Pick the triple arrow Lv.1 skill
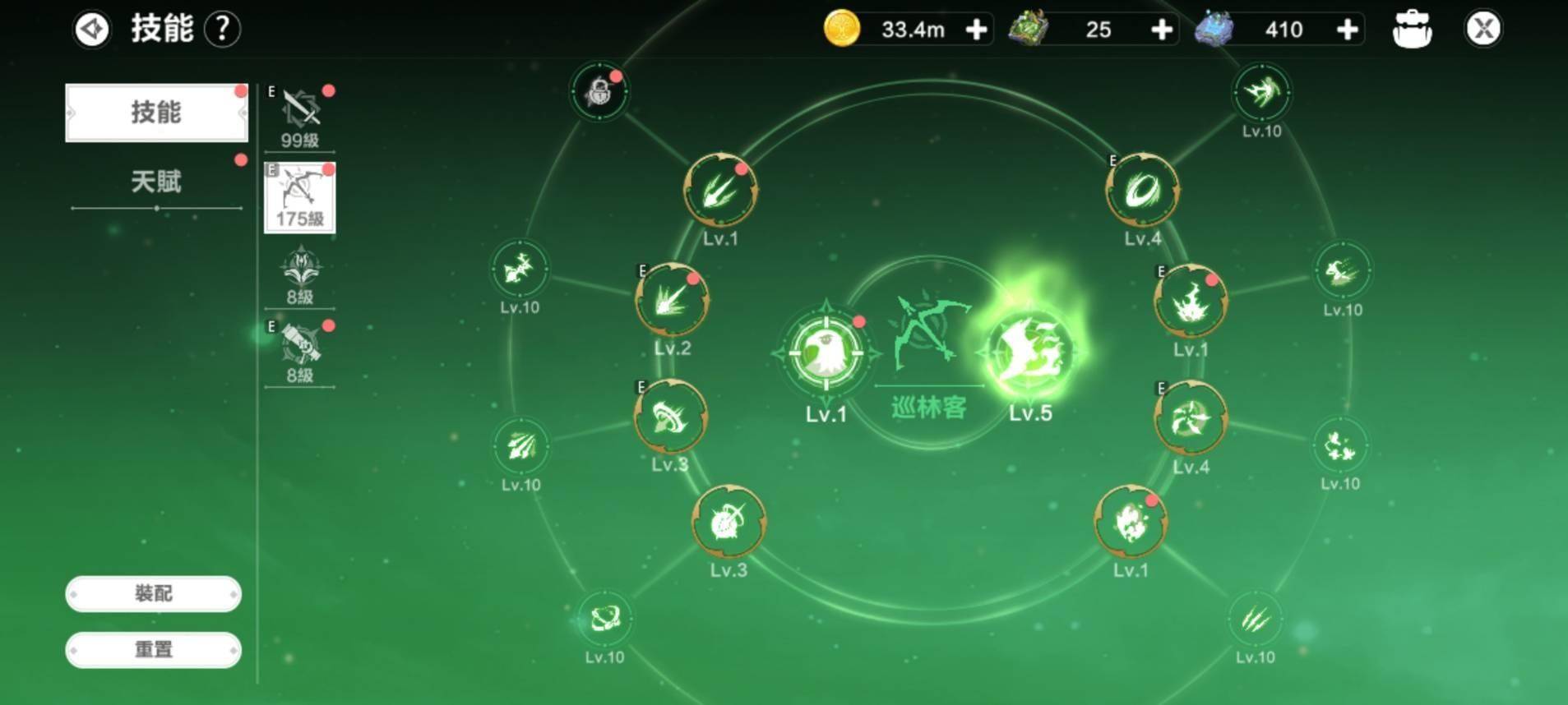 pos(720,191)
